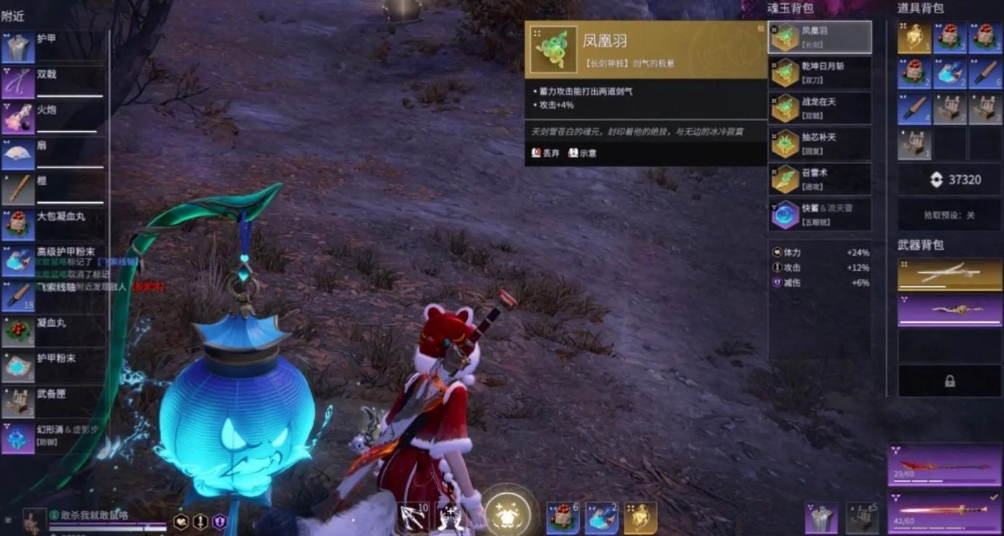Select the 乾坤日月斩 soul jade
The width and height of the screenshot is (1004, 536).
(819, 72)
